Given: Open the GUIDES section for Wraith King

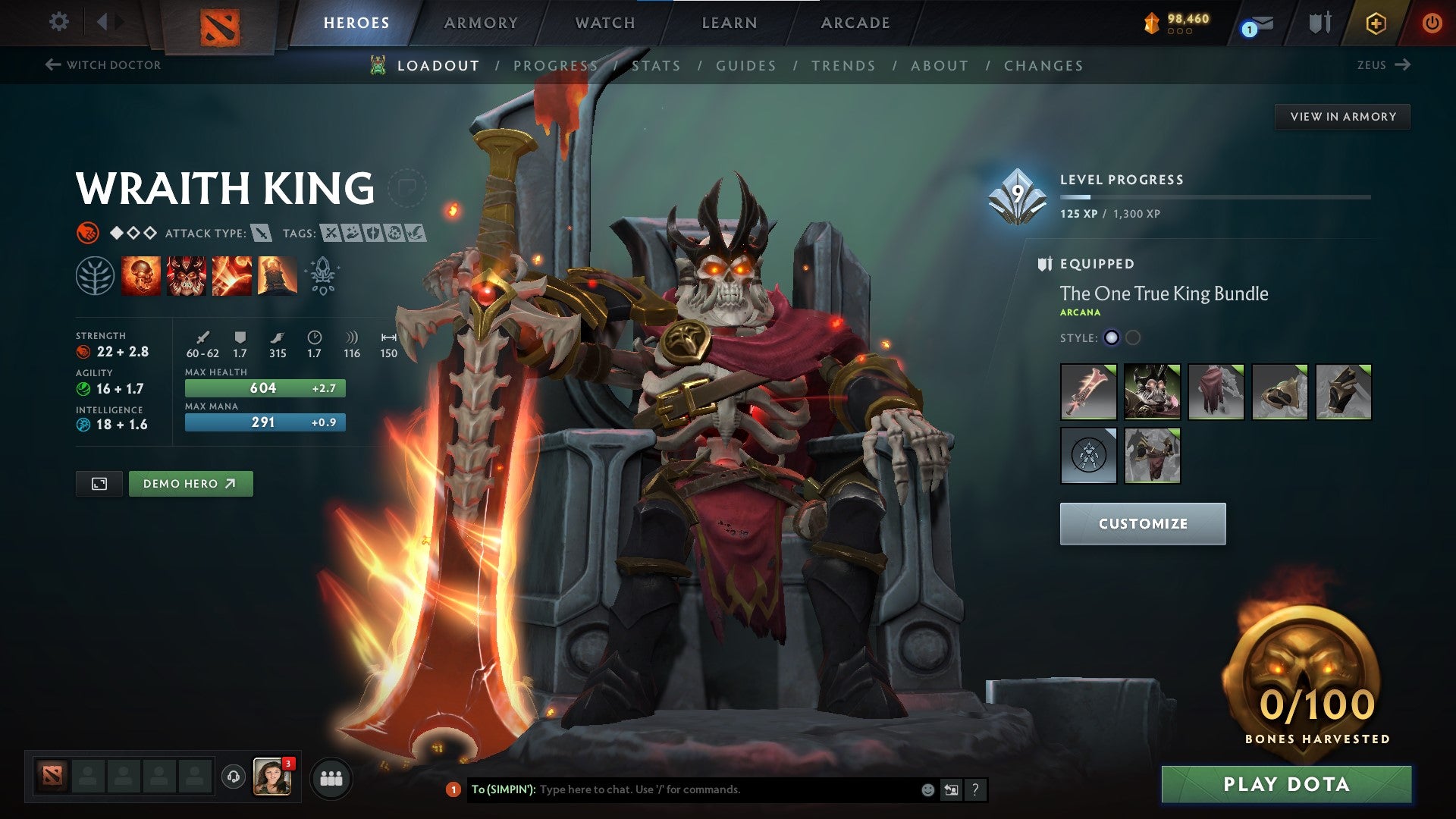Looking at the screenshot, I should point(745,66).
